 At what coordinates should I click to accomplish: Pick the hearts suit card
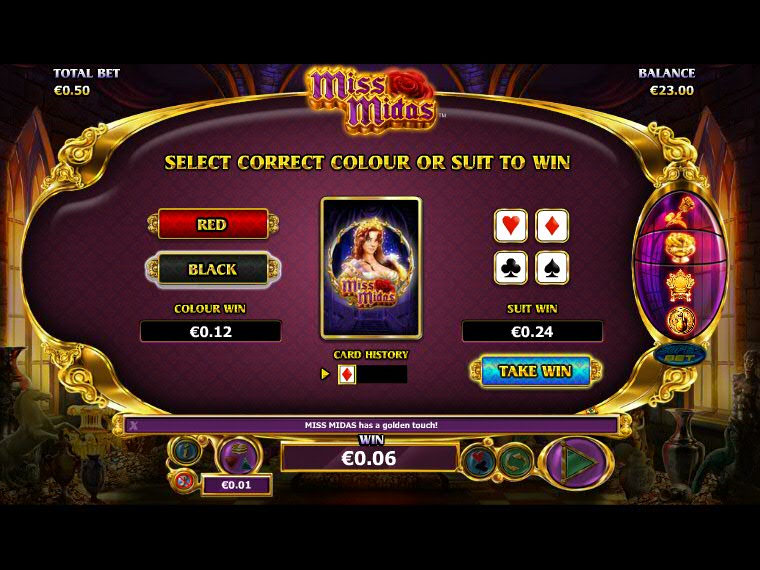[x=511, y=226]
